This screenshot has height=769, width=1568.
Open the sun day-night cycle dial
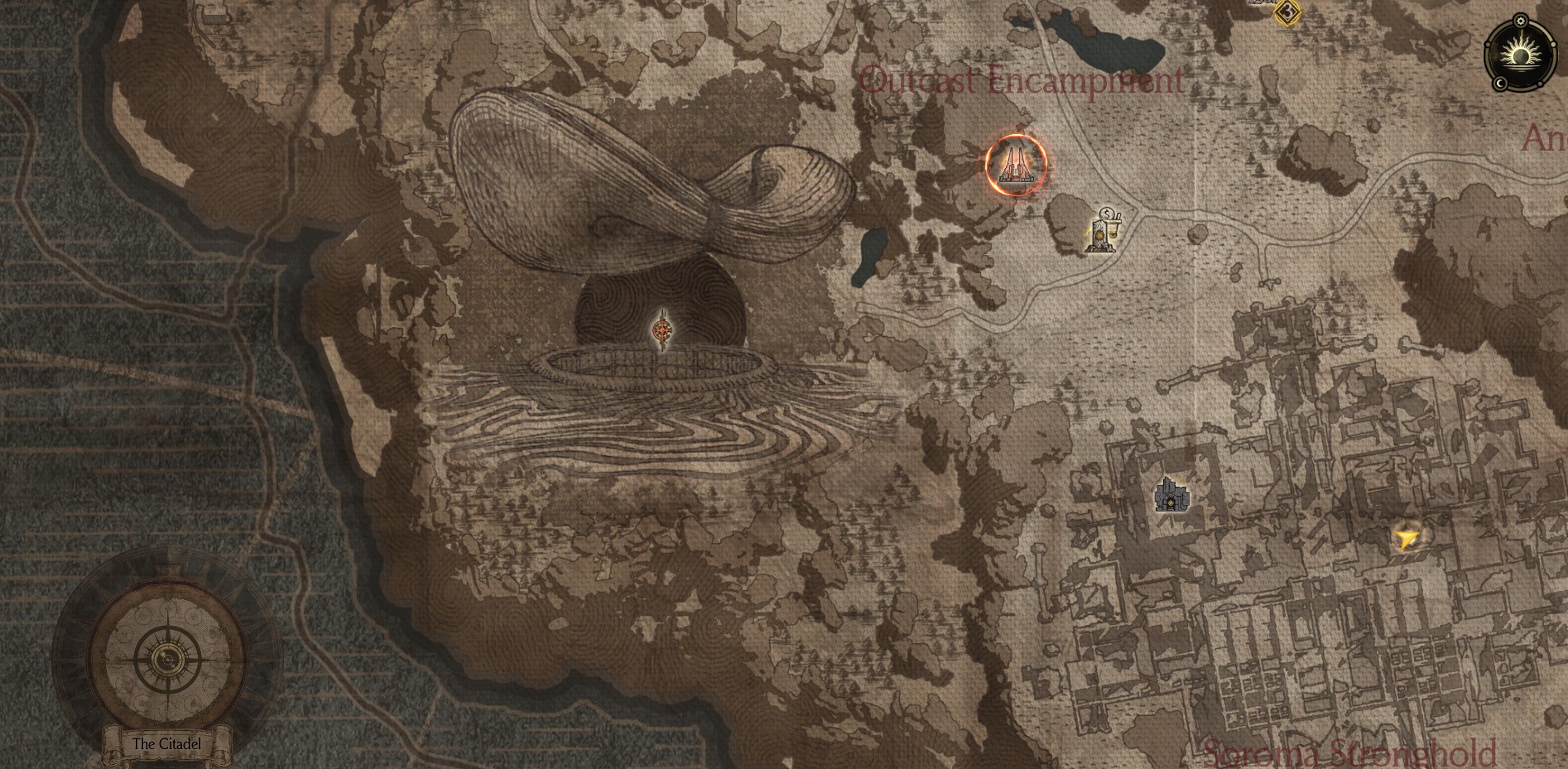pos(1520,56)
